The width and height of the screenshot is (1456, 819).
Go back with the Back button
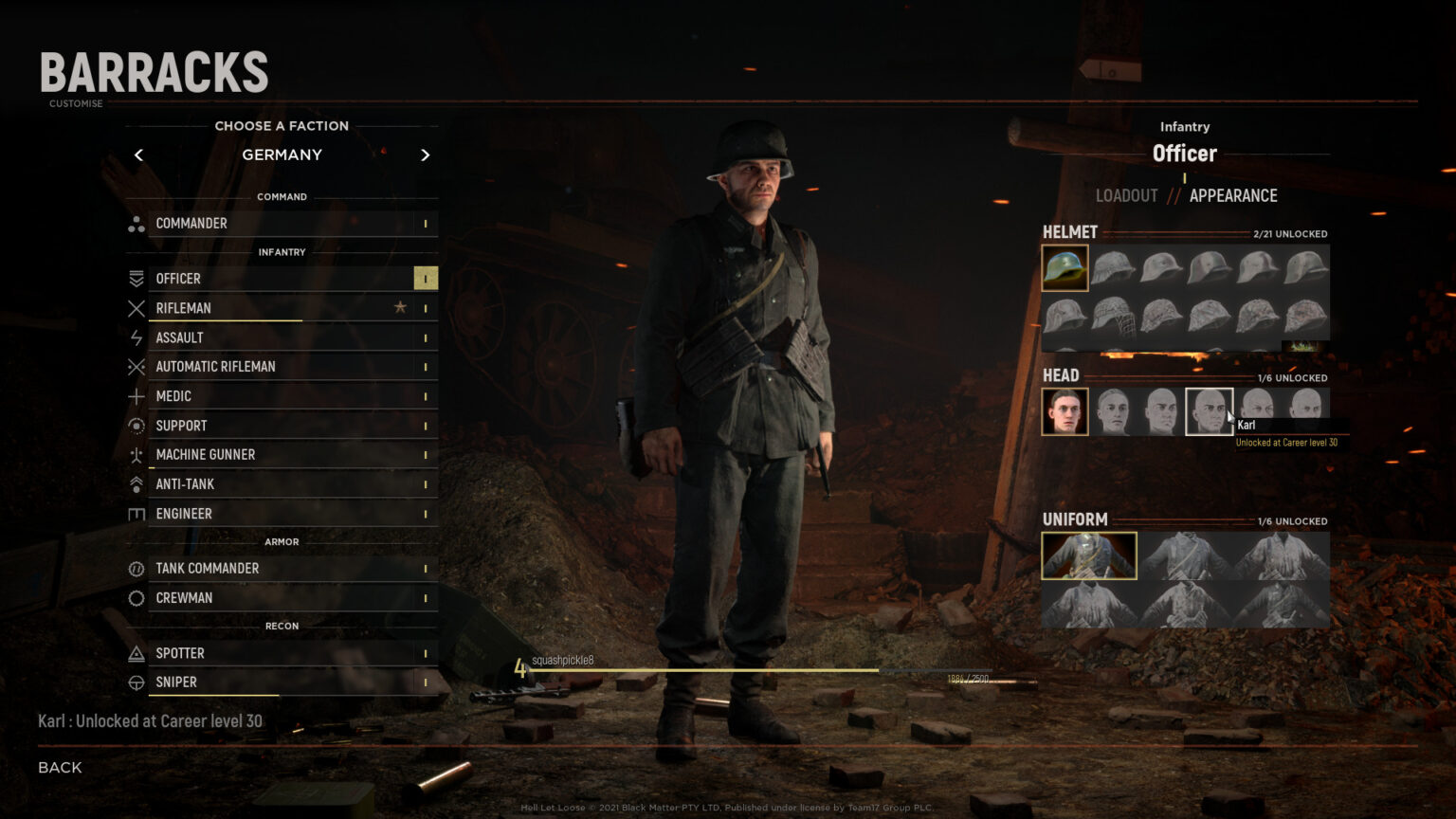[60, 768]
